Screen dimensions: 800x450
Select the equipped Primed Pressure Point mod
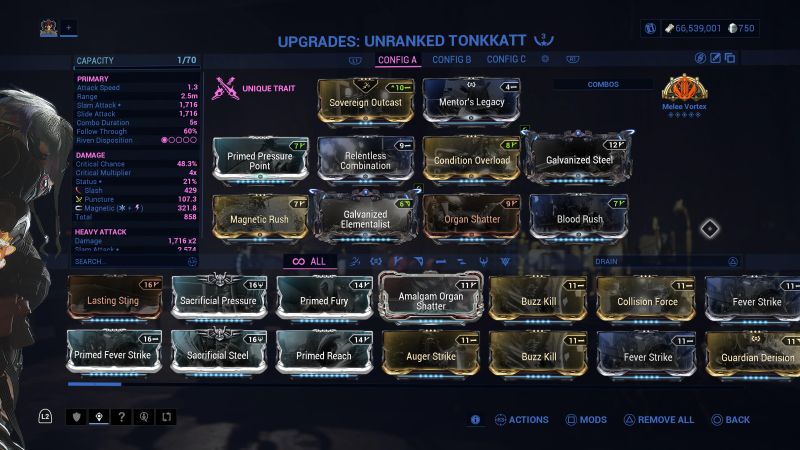pos(261,161)
